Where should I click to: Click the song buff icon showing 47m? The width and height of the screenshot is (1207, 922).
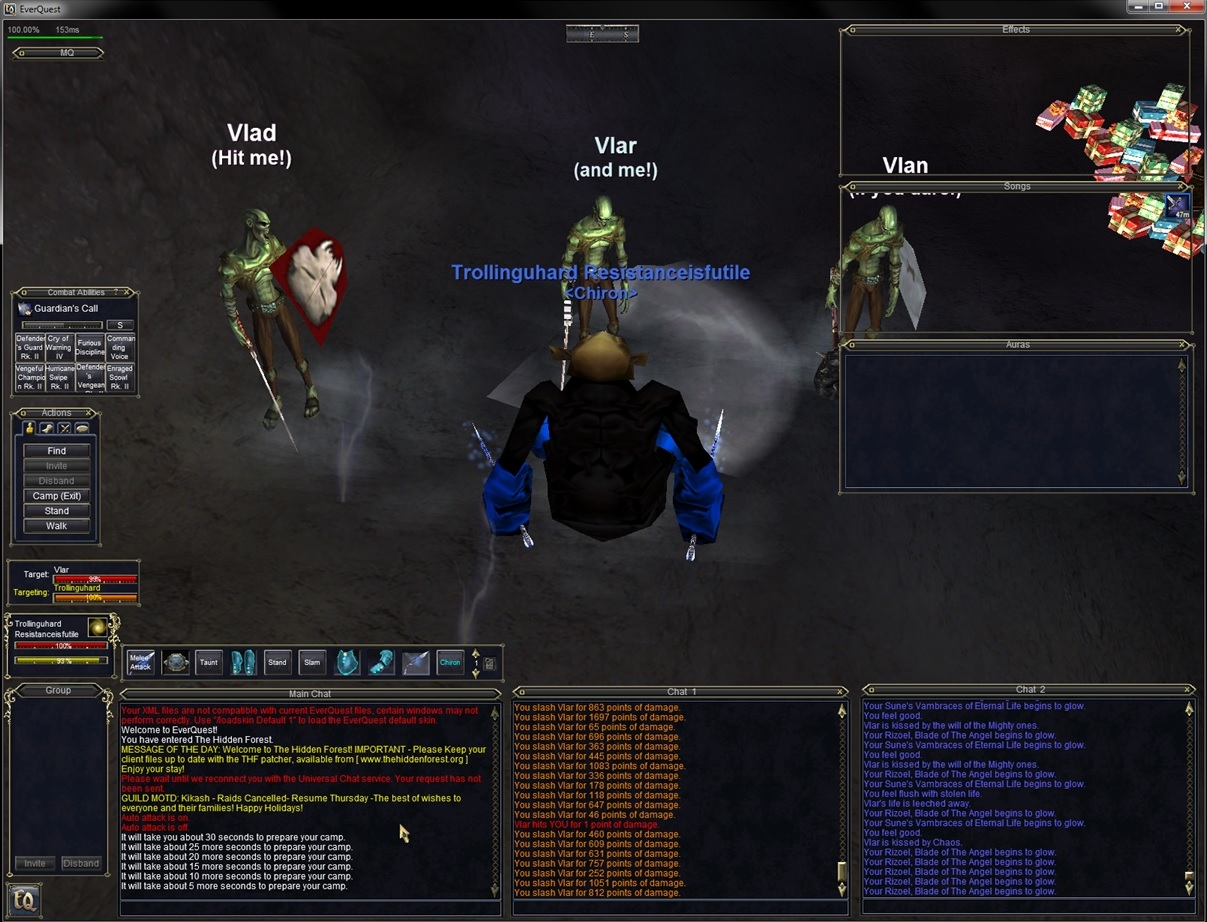pos(1177,207)
